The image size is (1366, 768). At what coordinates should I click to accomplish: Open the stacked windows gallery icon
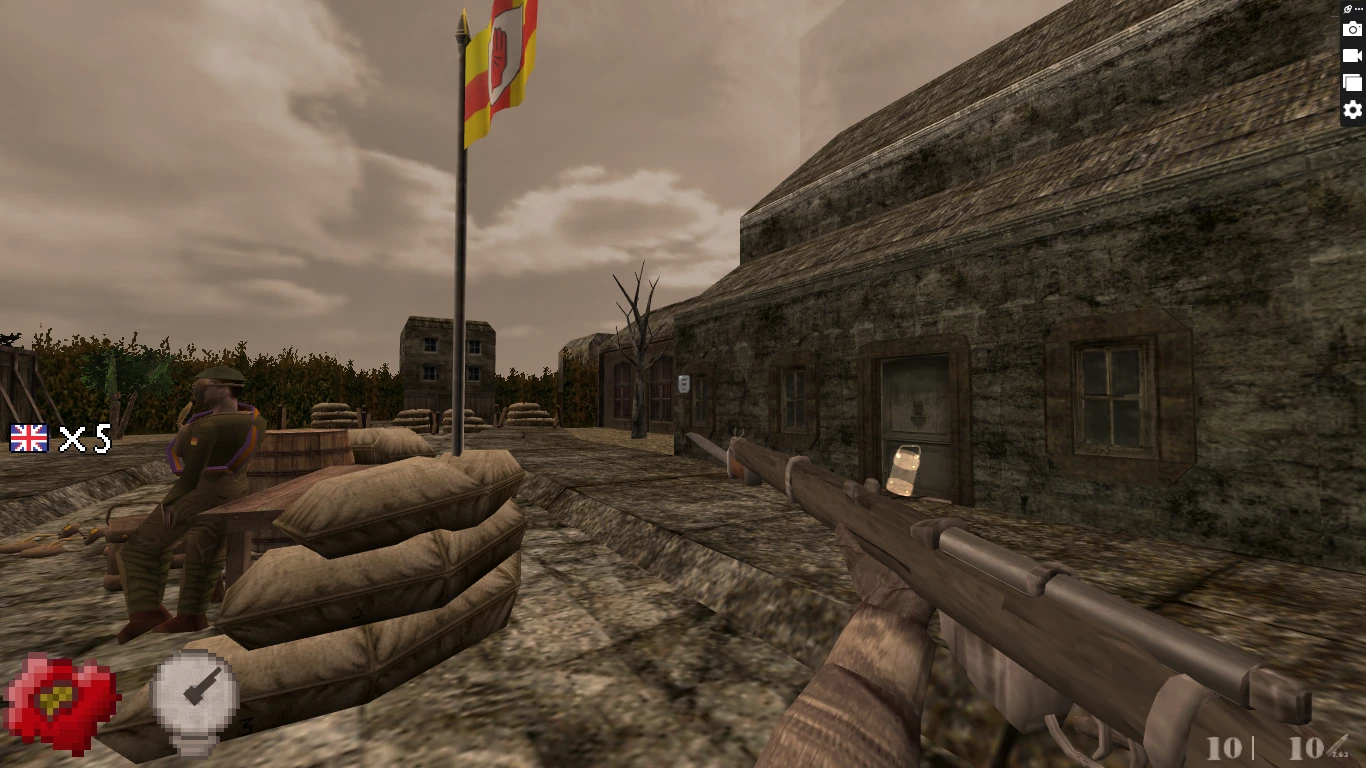pos(1352,83)
